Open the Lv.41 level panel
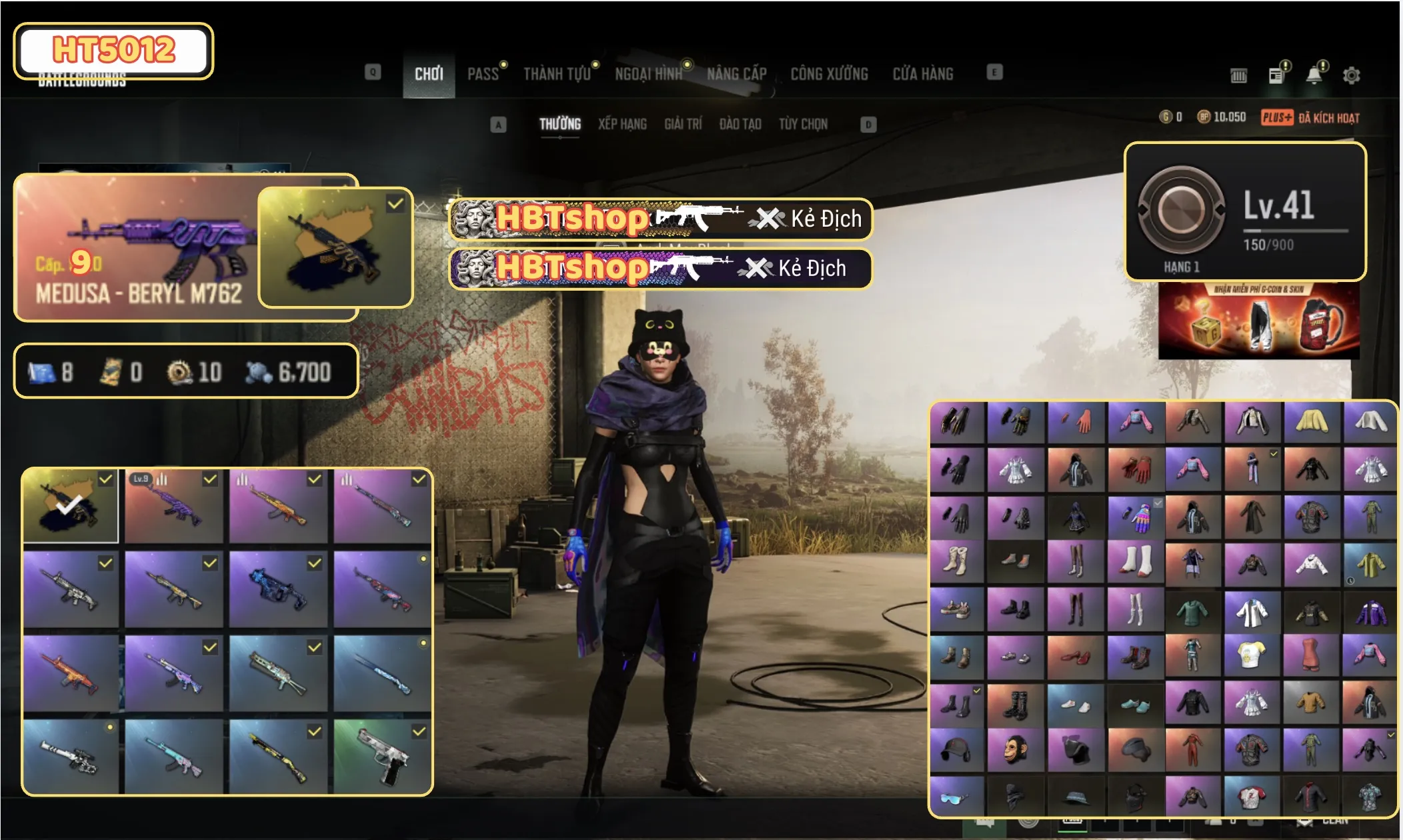Screen dimensions: 1403x840 1244,212
